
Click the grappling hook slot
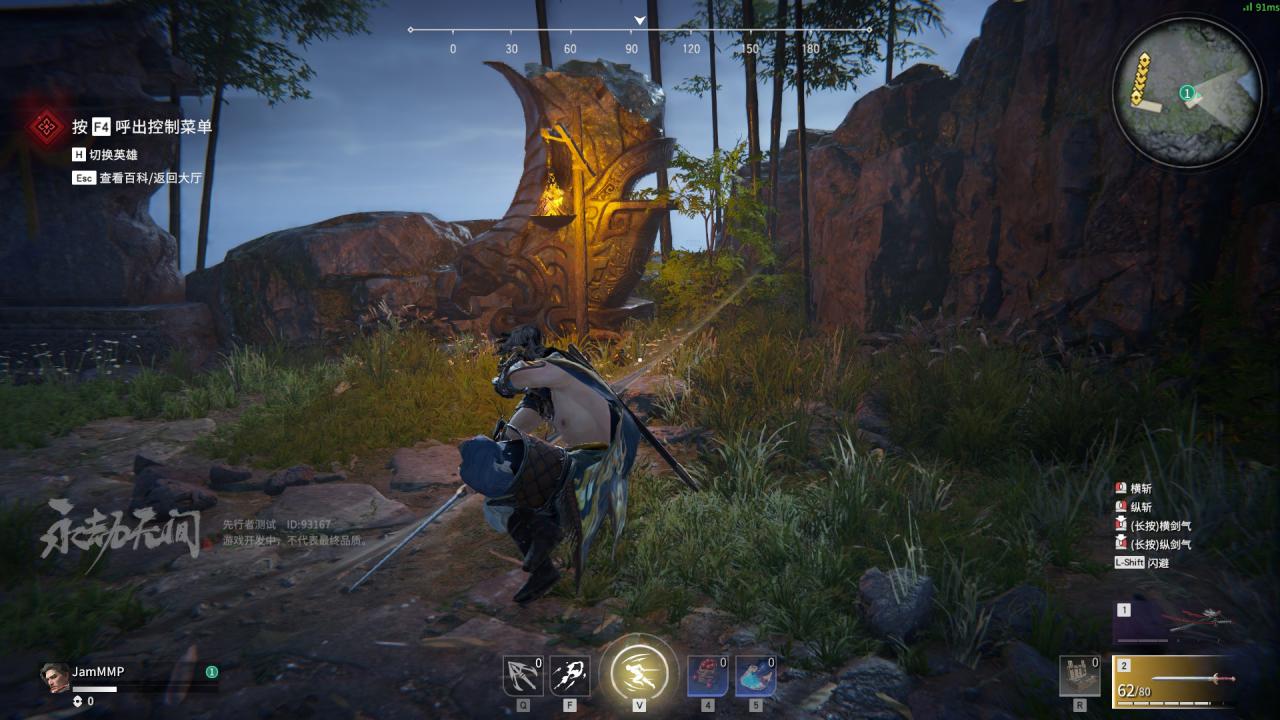(x=522, y=676)
